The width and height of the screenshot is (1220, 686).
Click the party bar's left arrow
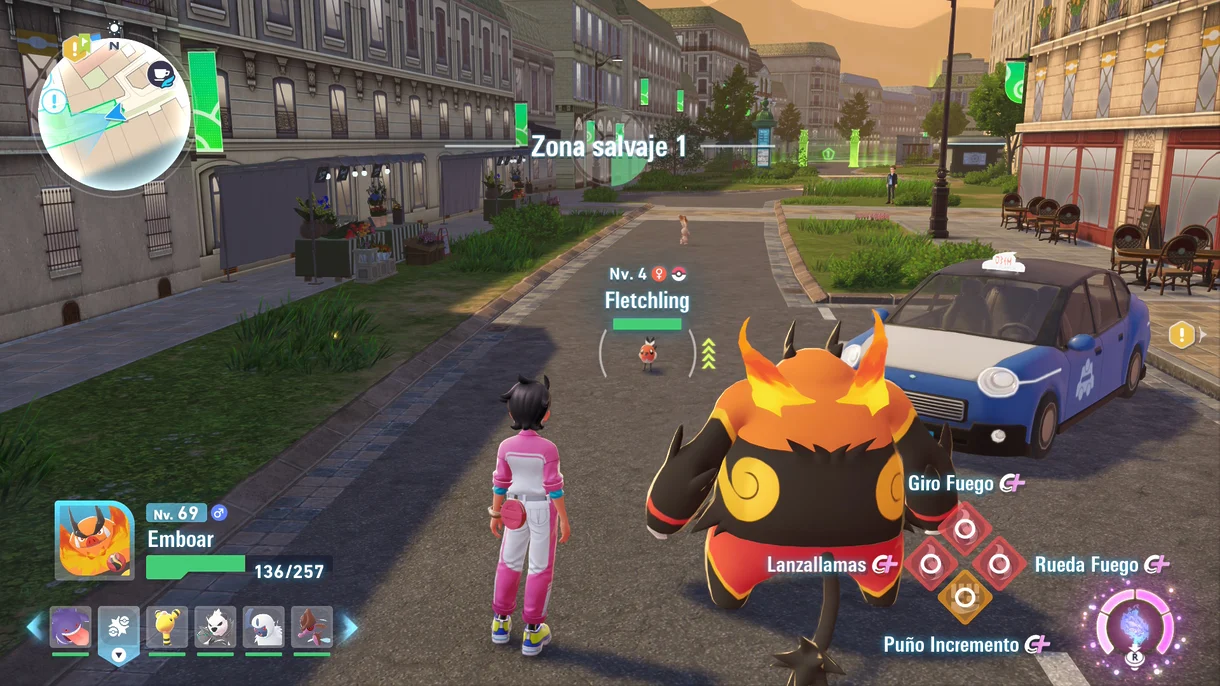point(35,627)
